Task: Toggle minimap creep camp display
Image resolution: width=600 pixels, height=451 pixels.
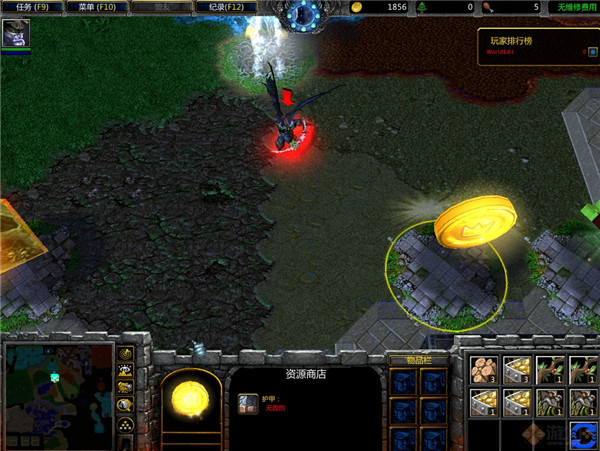Action: pos(126,405)
